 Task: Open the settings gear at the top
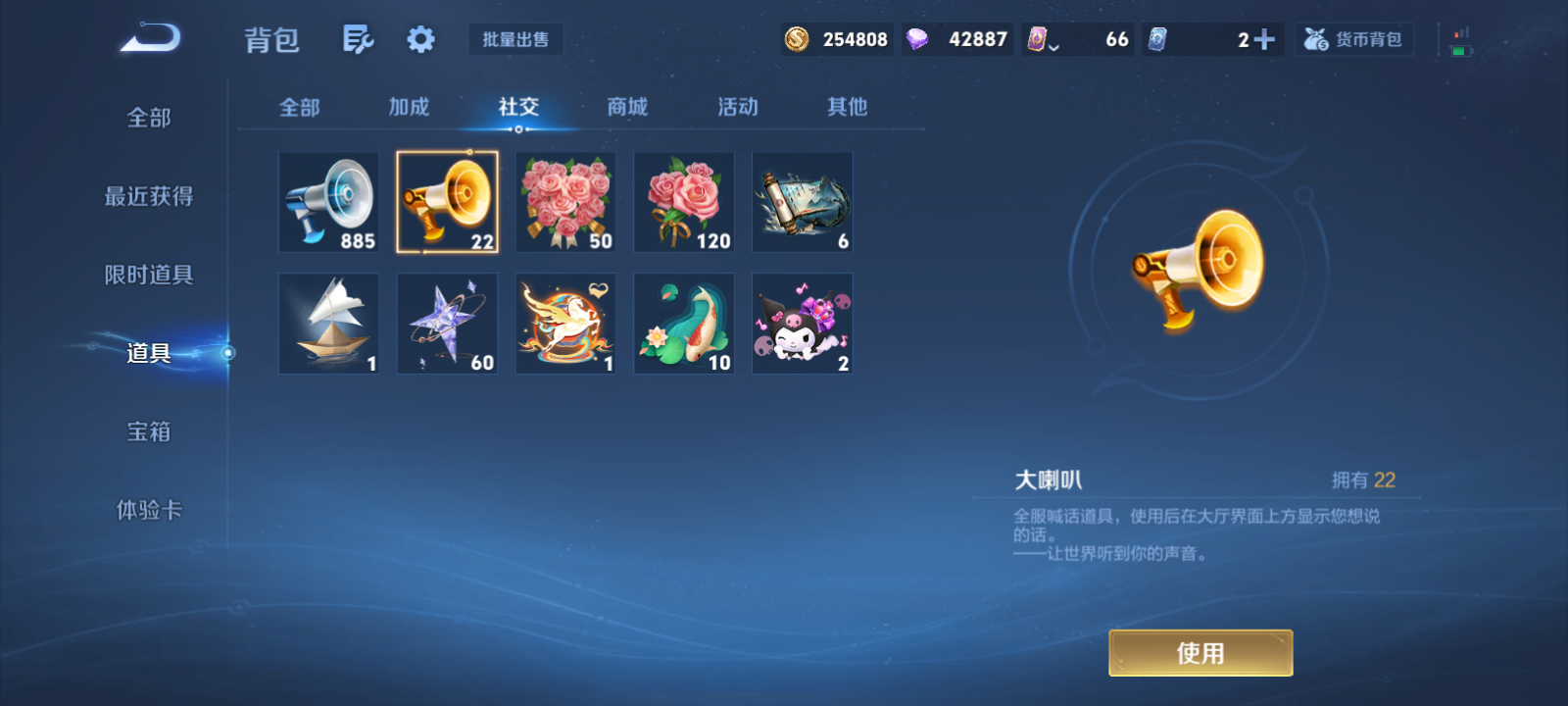tap(420, 37)
